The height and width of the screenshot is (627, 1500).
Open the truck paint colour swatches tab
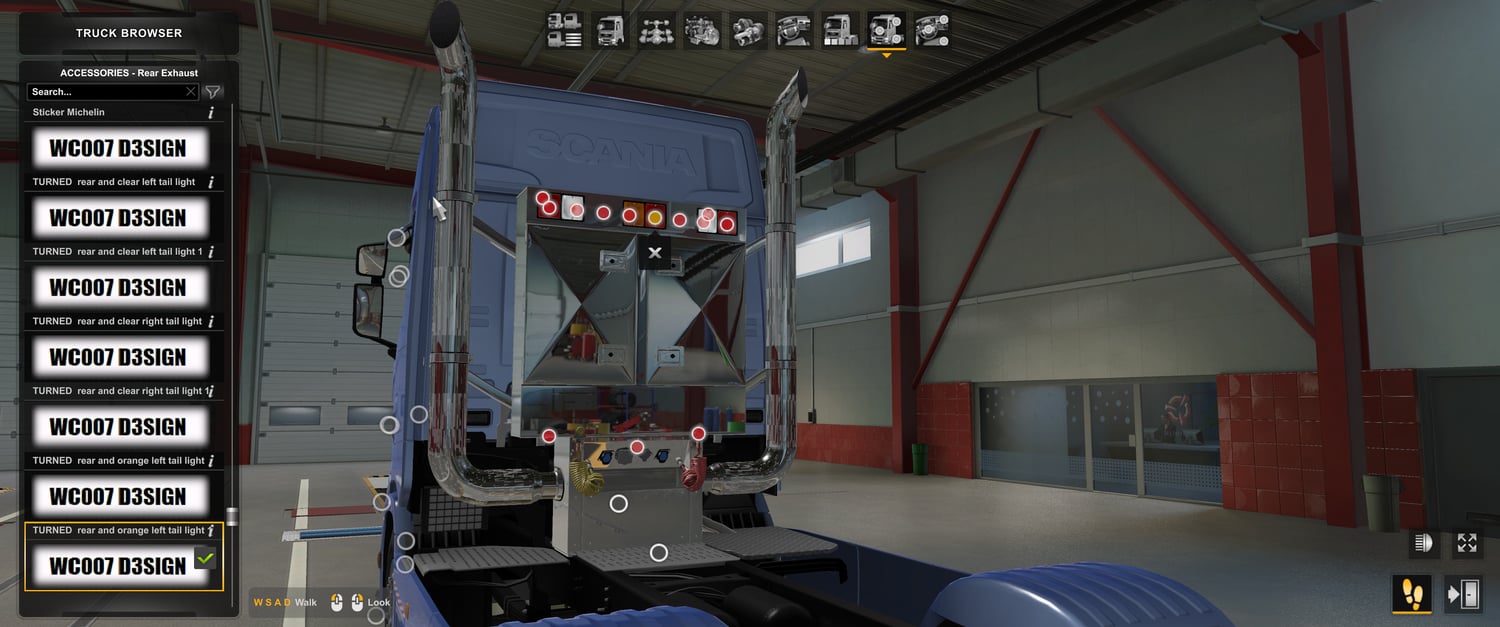pyautogui.click(x=840, y=31)
